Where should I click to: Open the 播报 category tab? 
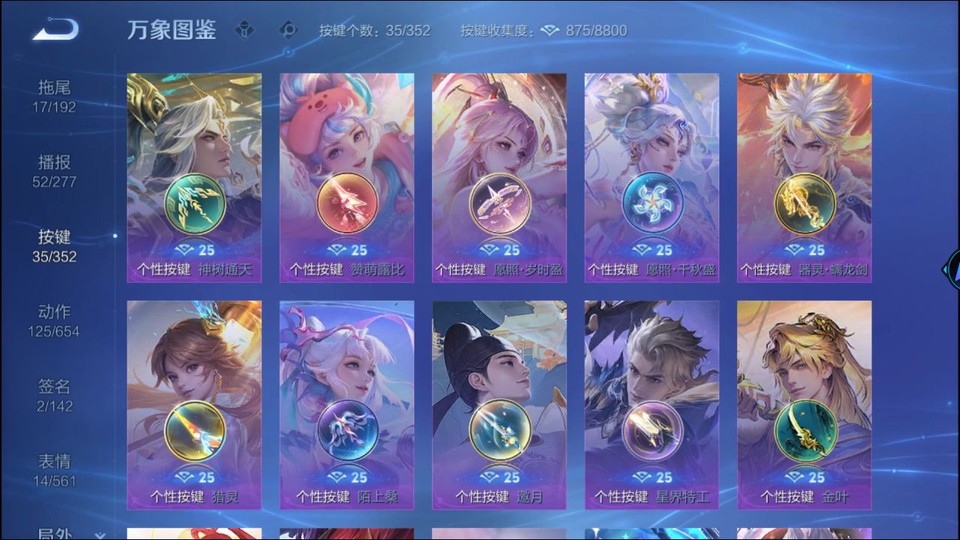(54, 170)
